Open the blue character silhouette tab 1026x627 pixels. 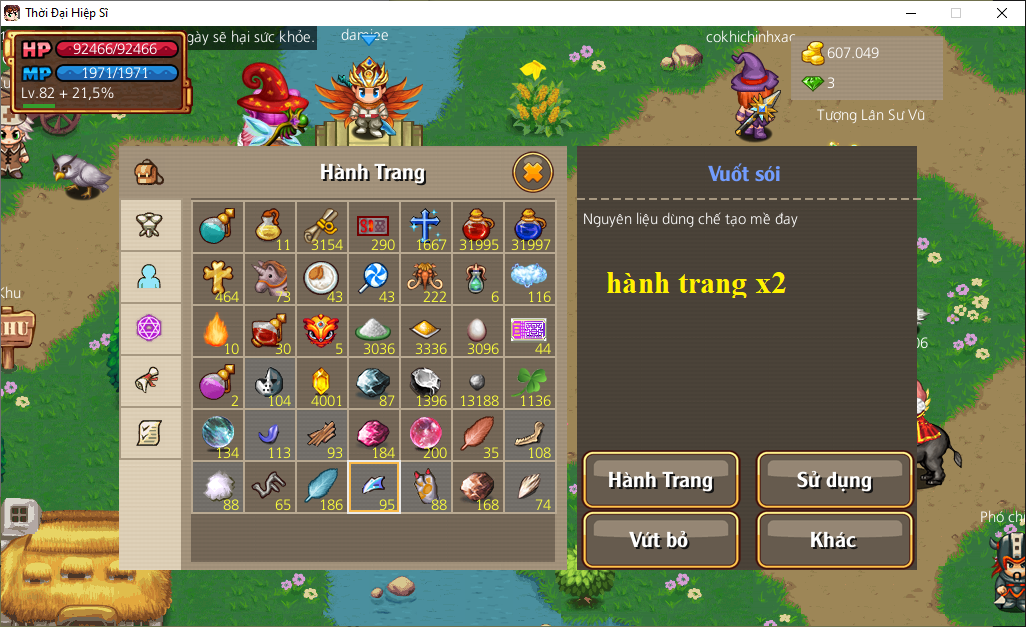point(150,277)
